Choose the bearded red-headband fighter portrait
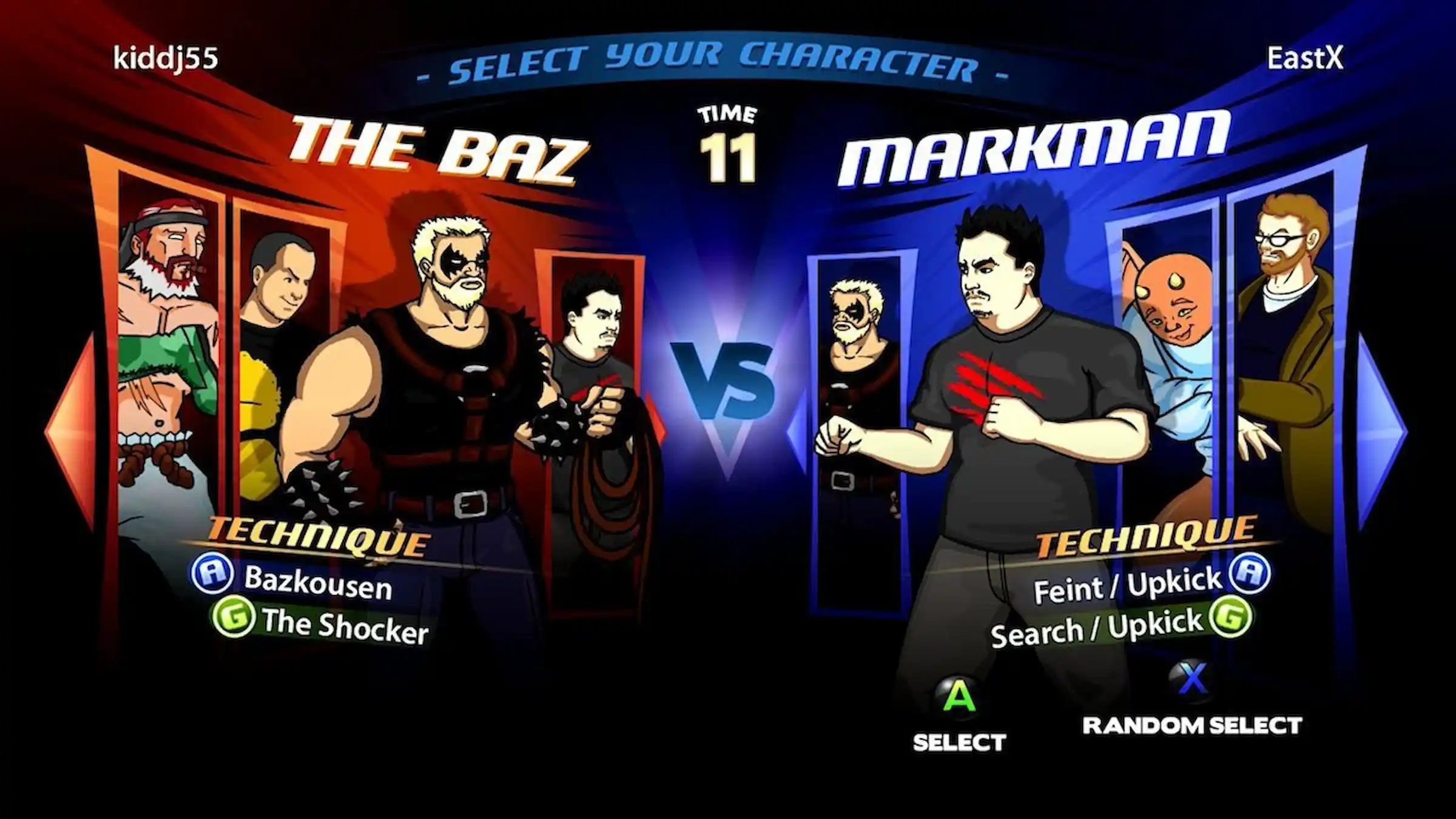 coord(169,340)
